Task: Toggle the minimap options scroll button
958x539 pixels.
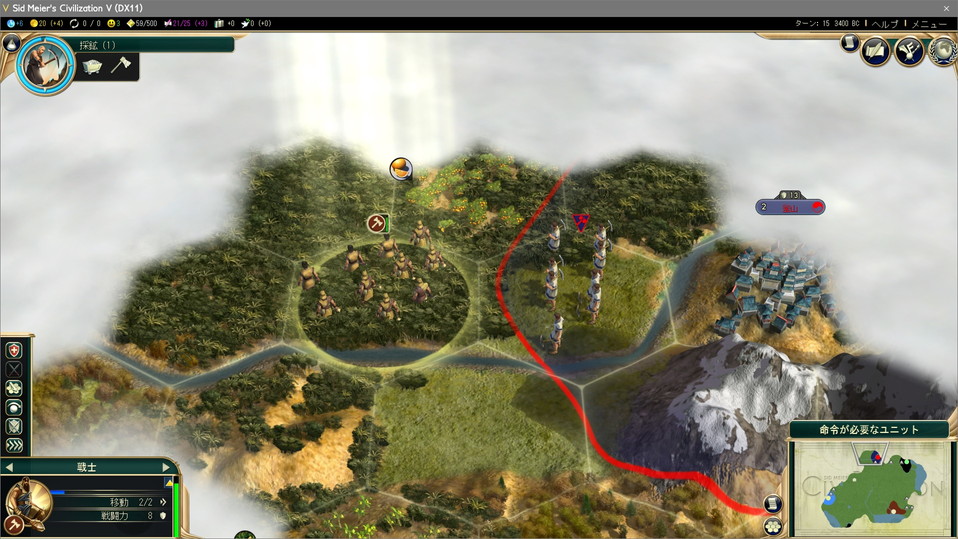Action: (x=772, y=504)
